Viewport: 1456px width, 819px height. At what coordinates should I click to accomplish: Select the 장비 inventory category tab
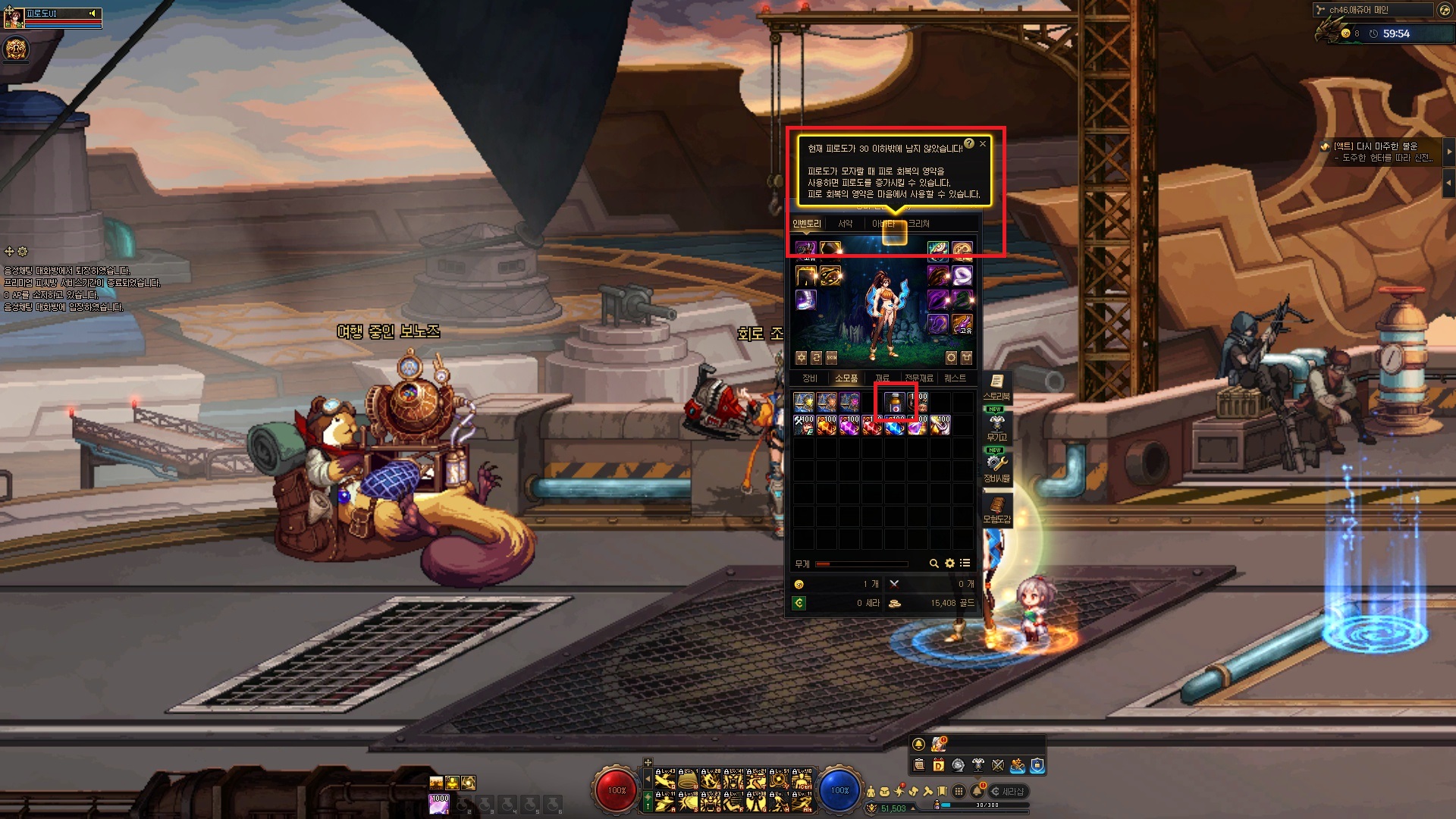point(809,378)
